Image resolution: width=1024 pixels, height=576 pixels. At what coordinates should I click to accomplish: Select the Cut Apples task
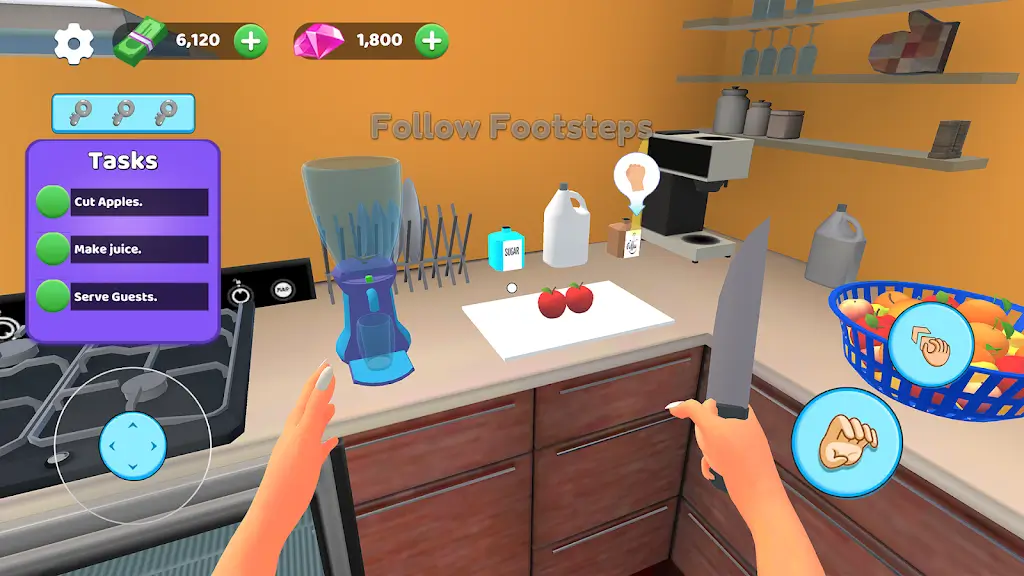139,202
